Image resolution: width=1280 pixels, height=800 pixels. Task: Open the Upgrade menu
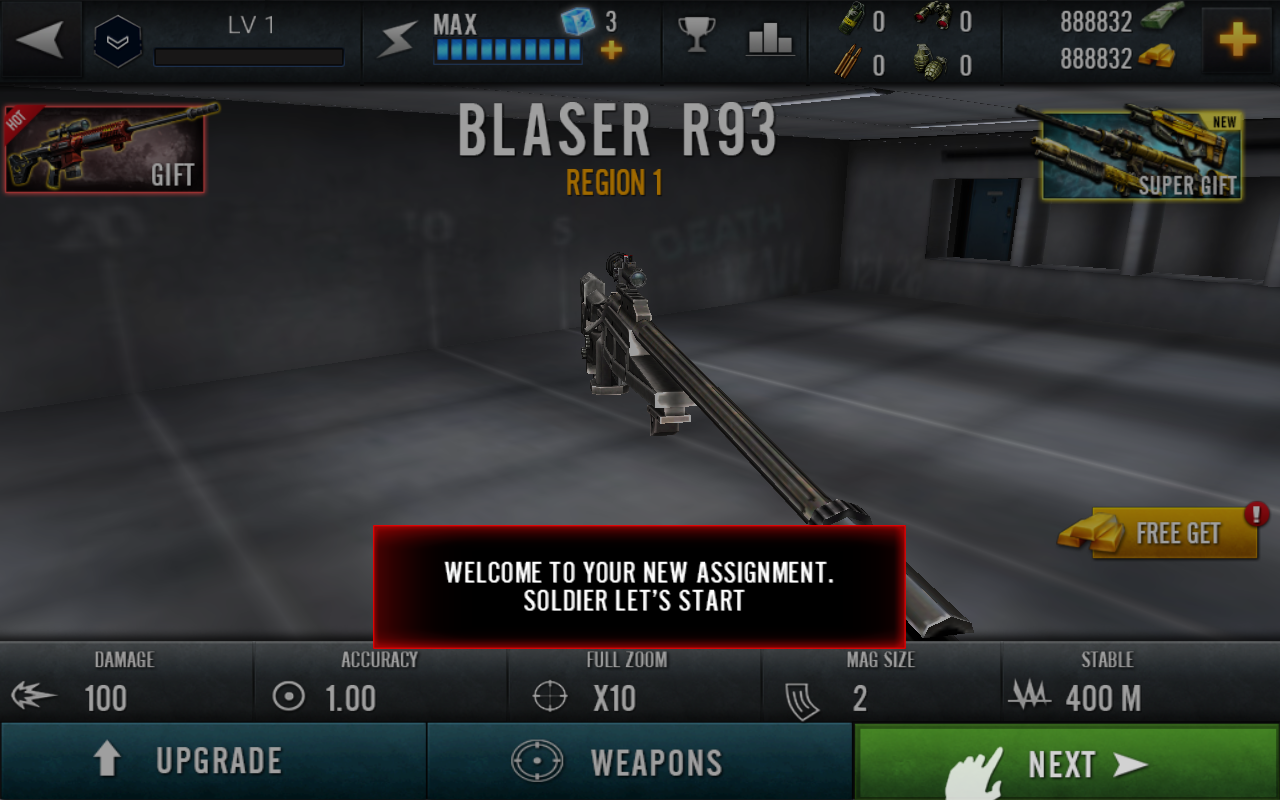pyautogui.click(x=213, y=761)
